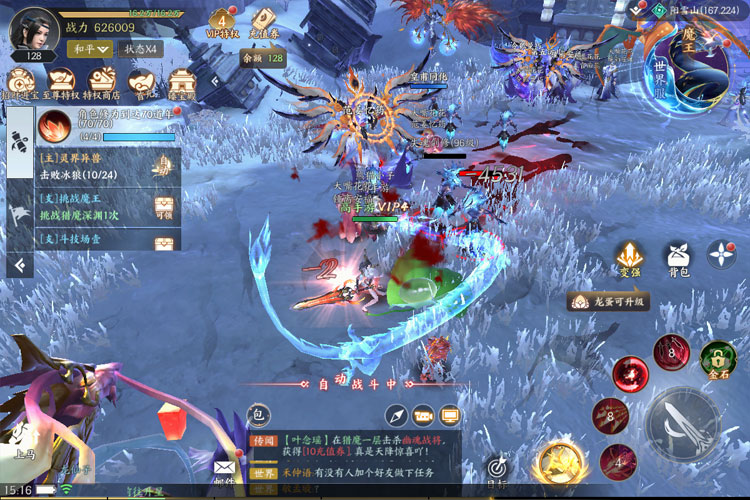Open the 背包 backpack

click(680, 259)
